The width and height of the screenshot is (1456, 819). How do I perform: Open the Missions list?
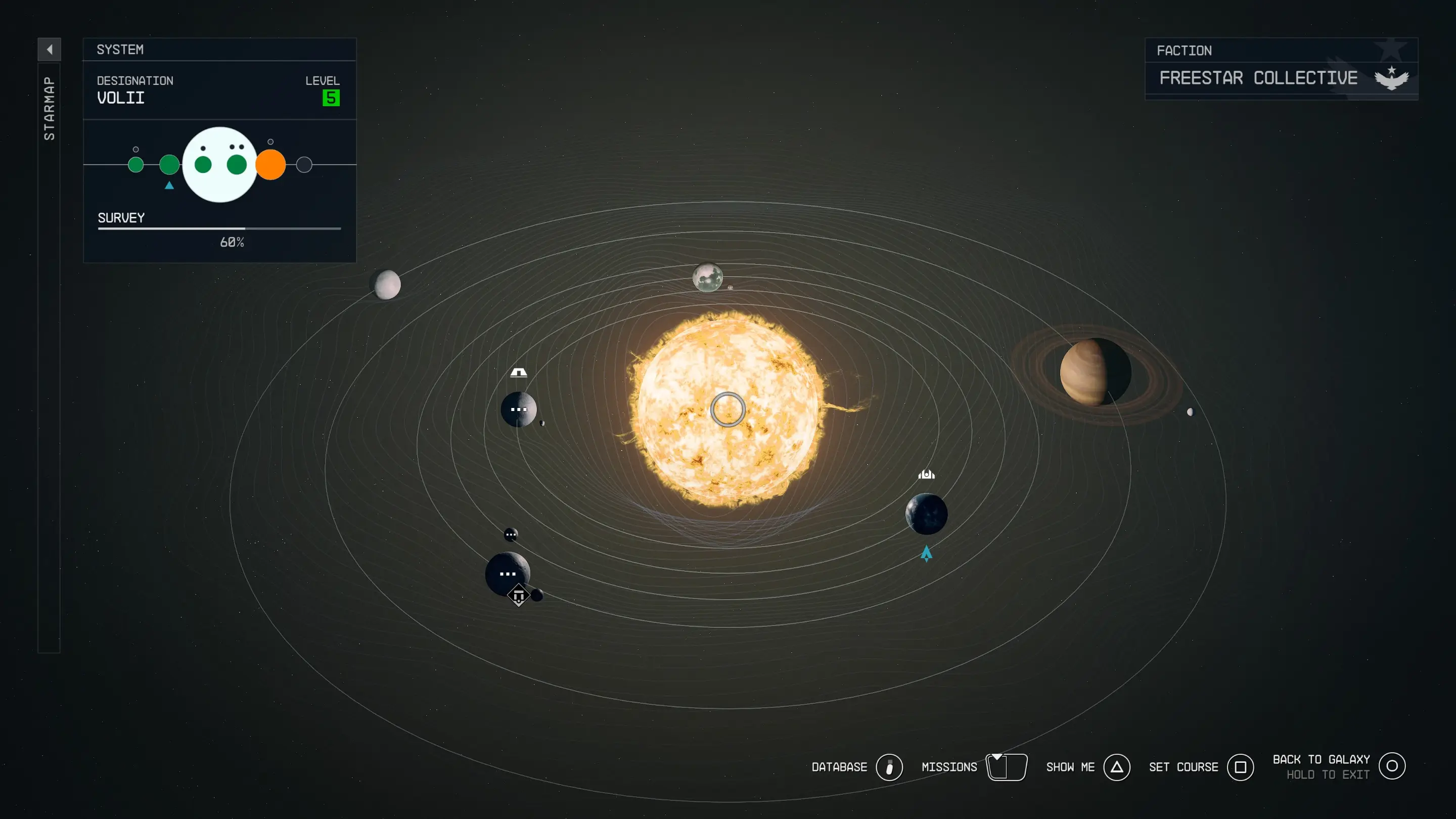point(1007,767)
